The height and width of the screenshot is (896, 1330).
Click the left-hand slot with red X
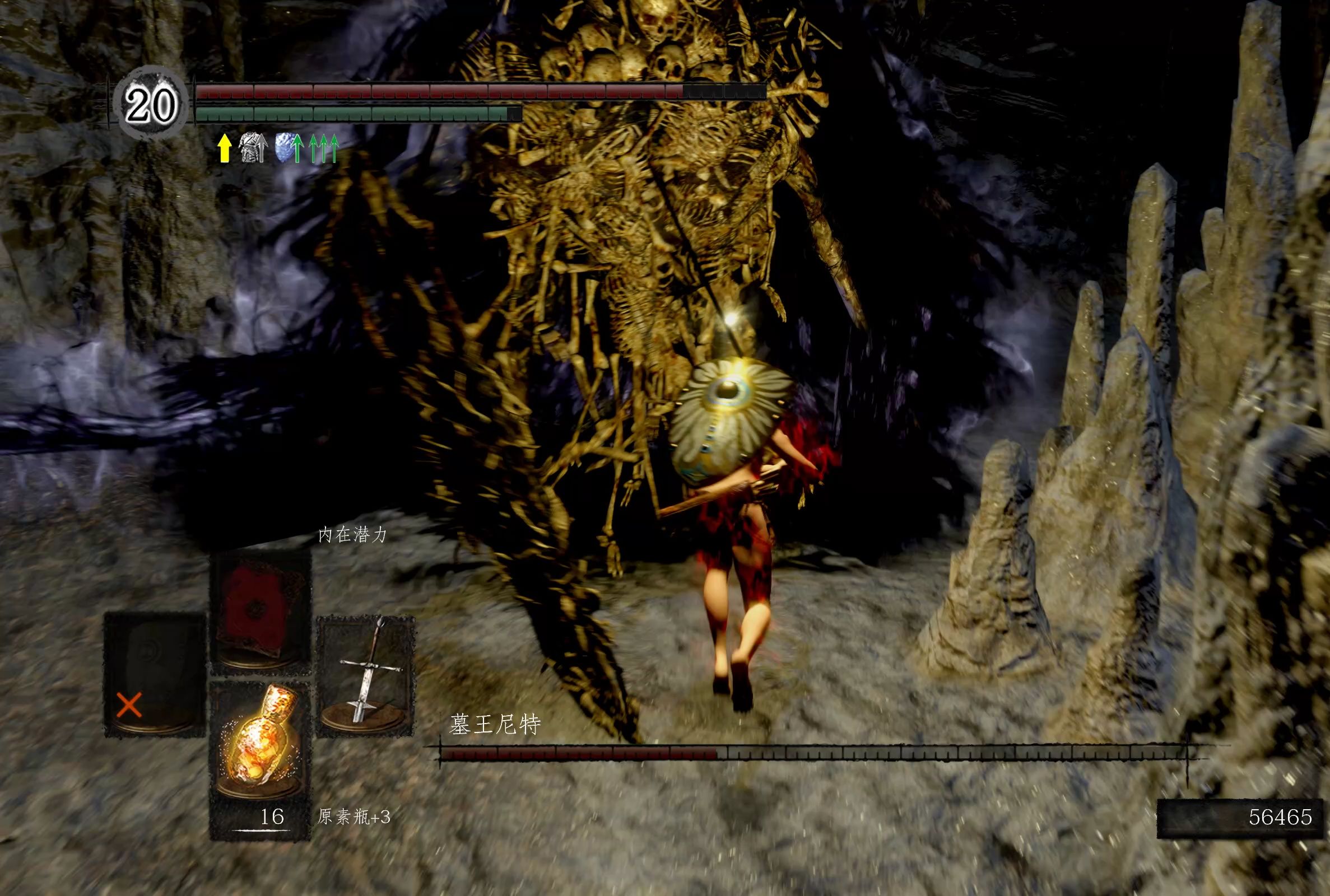click(154, 673)
